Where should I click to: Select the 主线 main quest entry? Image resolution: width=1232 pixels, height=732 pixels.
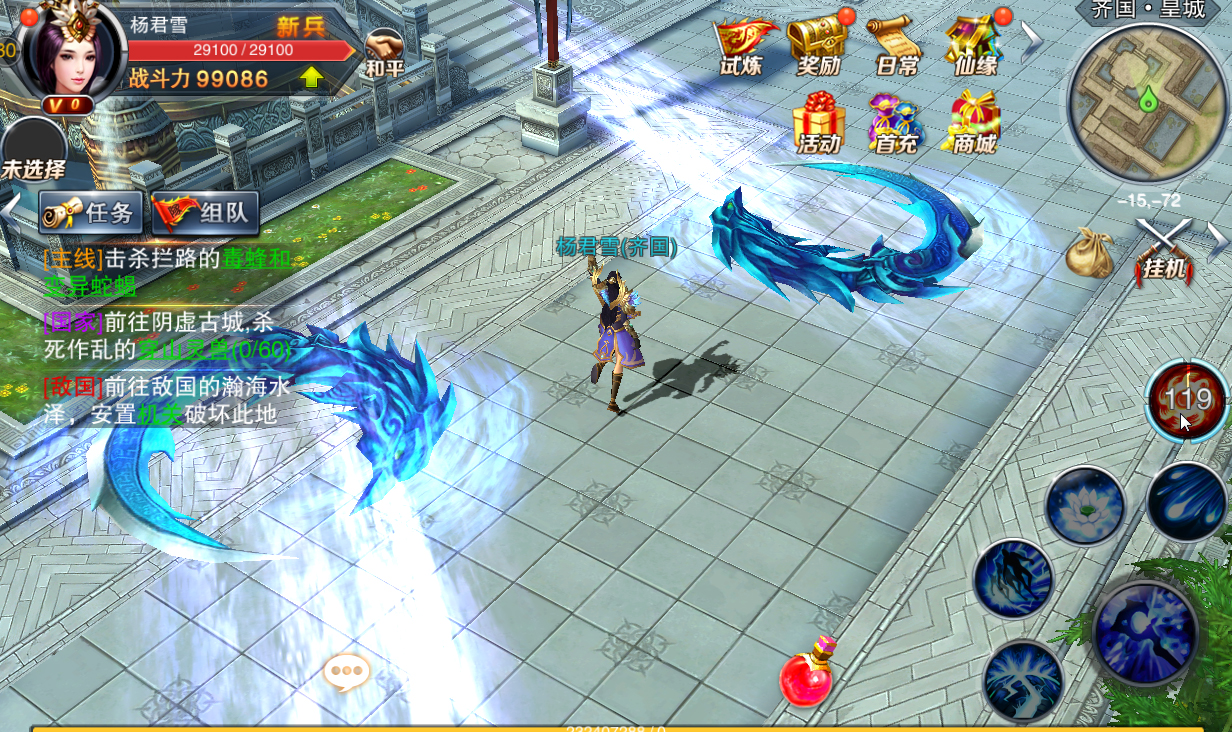[165, 271]
